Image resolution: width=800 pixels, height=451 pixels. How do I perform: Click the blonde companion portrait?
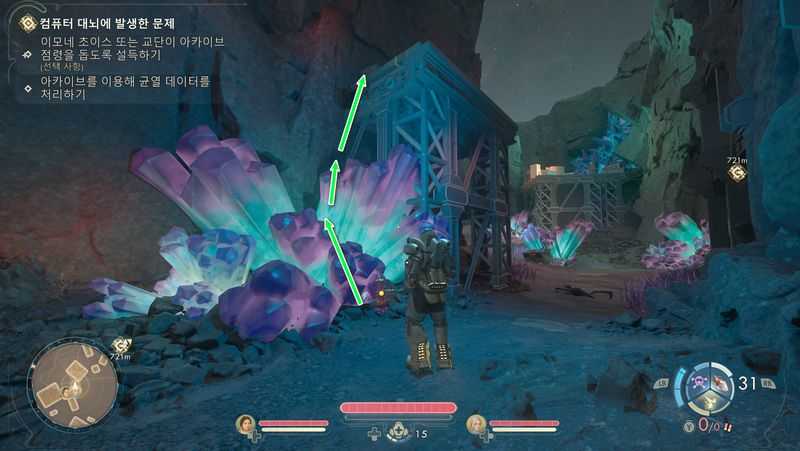[x=476, y=424]
